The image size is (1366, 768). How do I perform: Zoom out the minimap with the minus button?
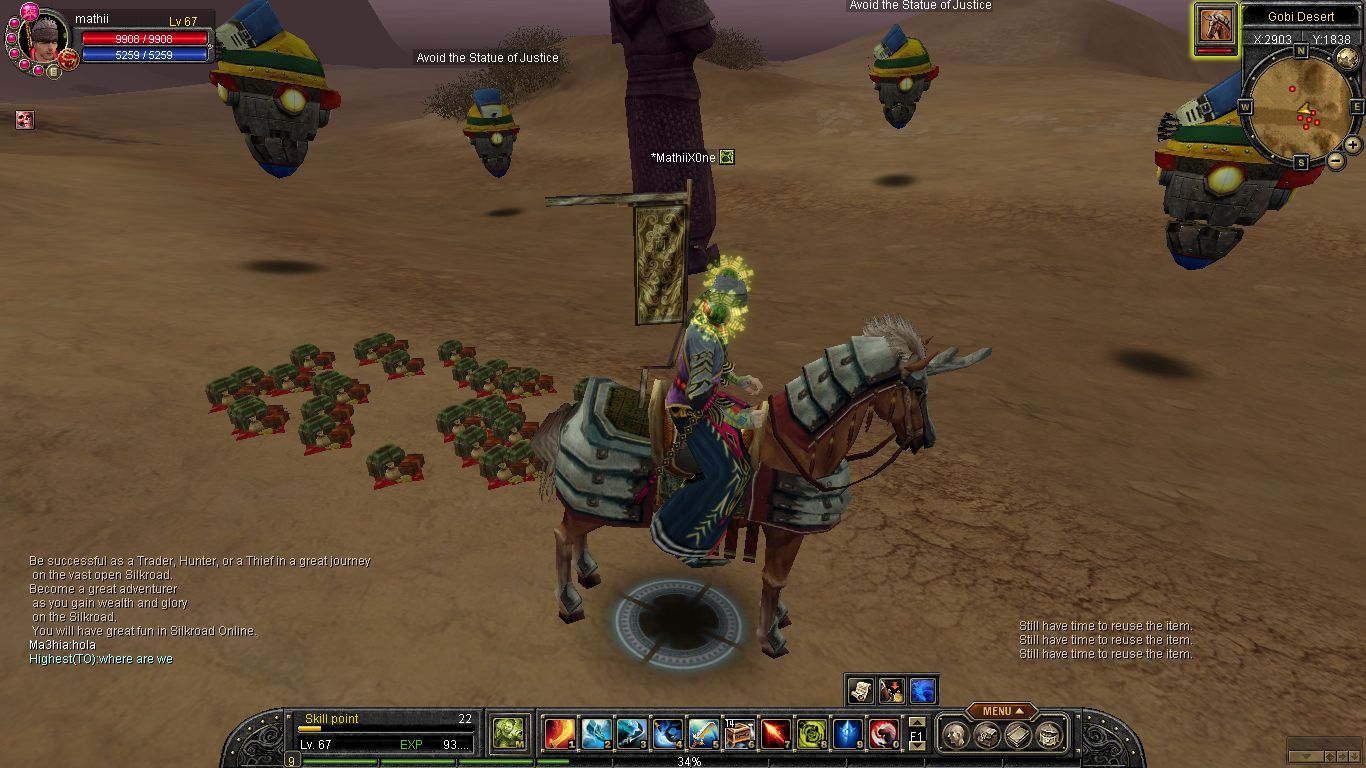(x=1335, y=160)
